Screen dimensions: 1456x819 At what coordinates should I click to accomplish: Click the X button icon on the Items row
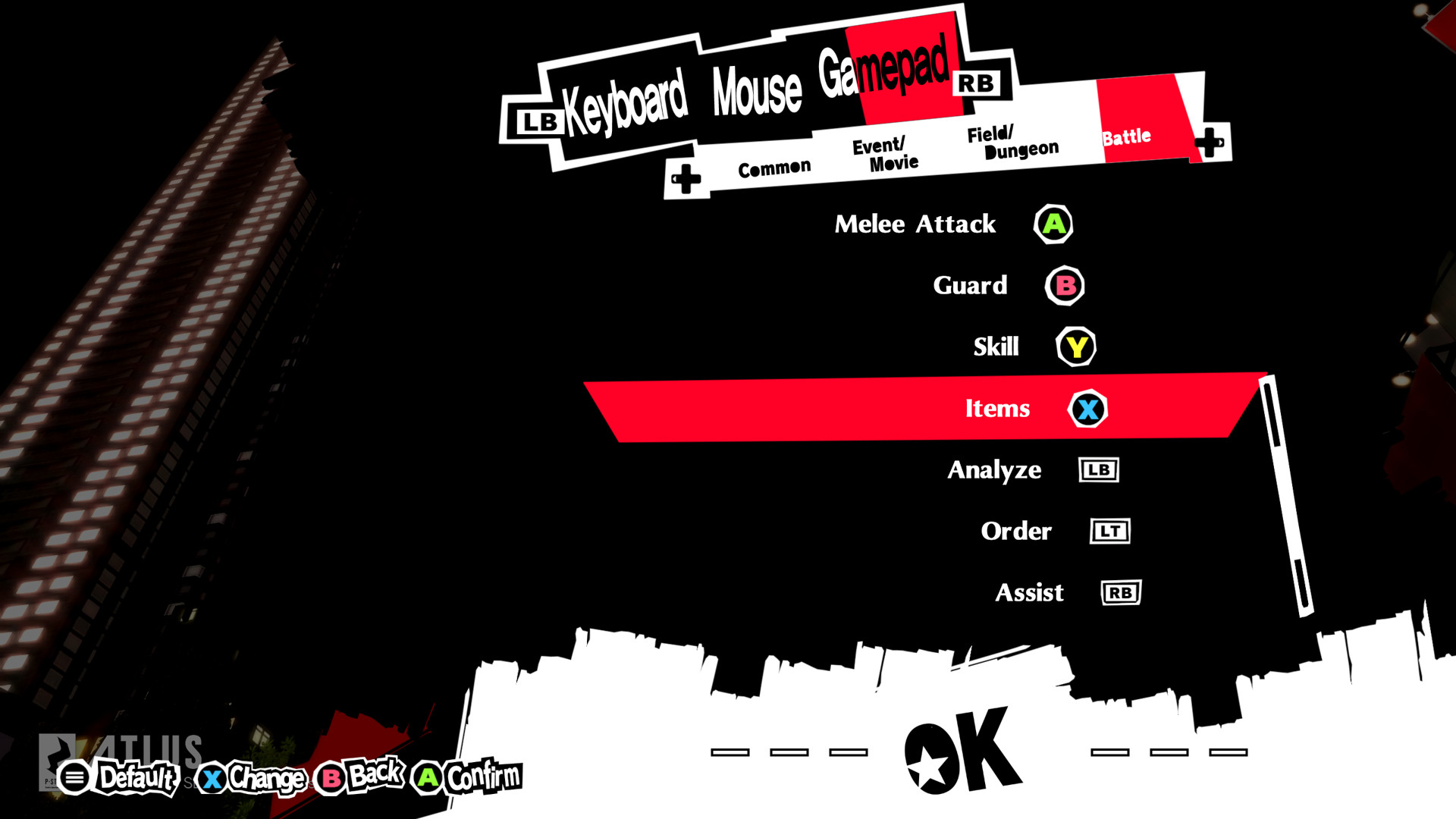[1087, 408]
